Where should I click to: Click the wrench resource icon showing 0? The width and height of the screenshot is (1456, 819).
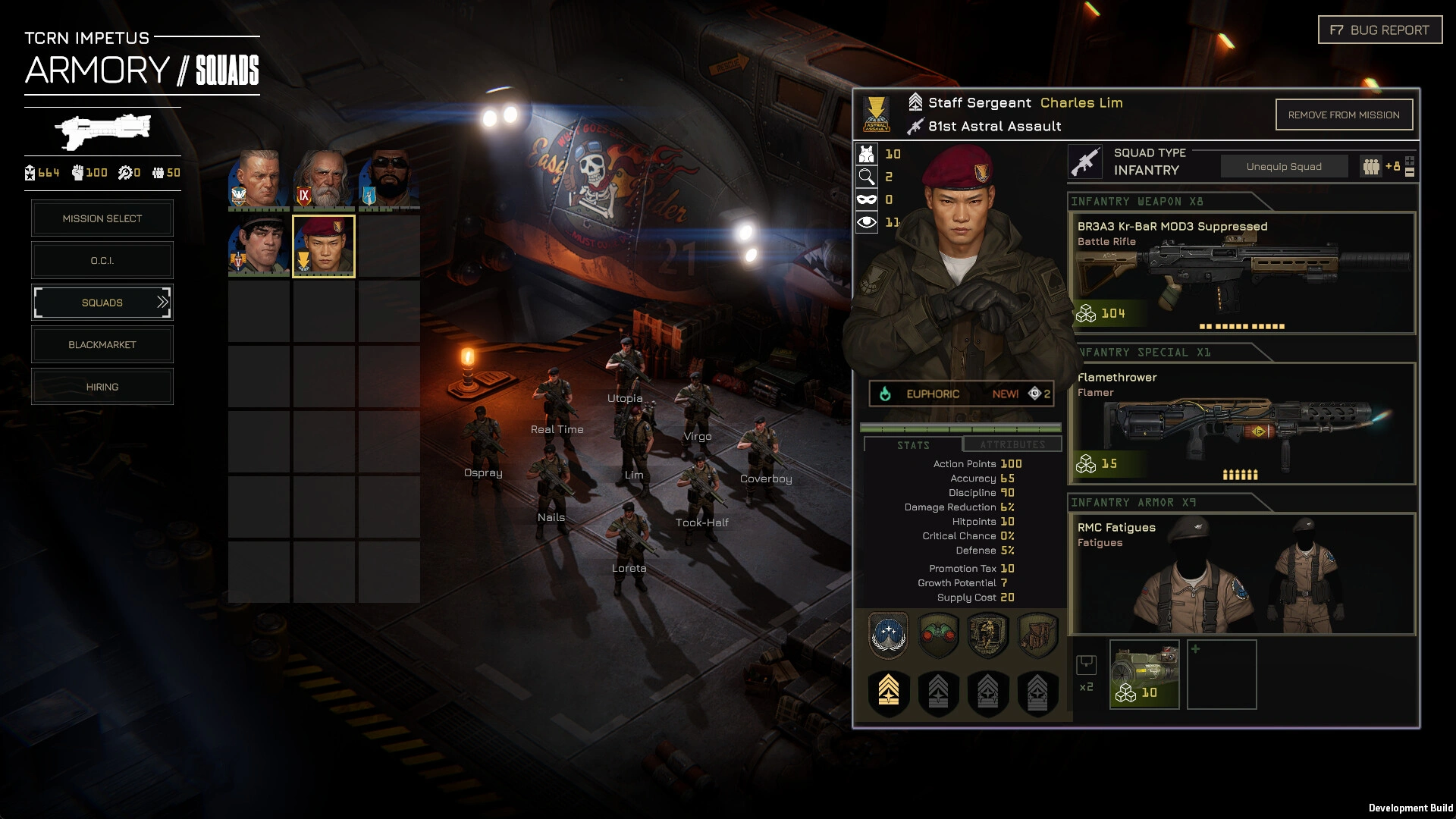click(124, 172)
